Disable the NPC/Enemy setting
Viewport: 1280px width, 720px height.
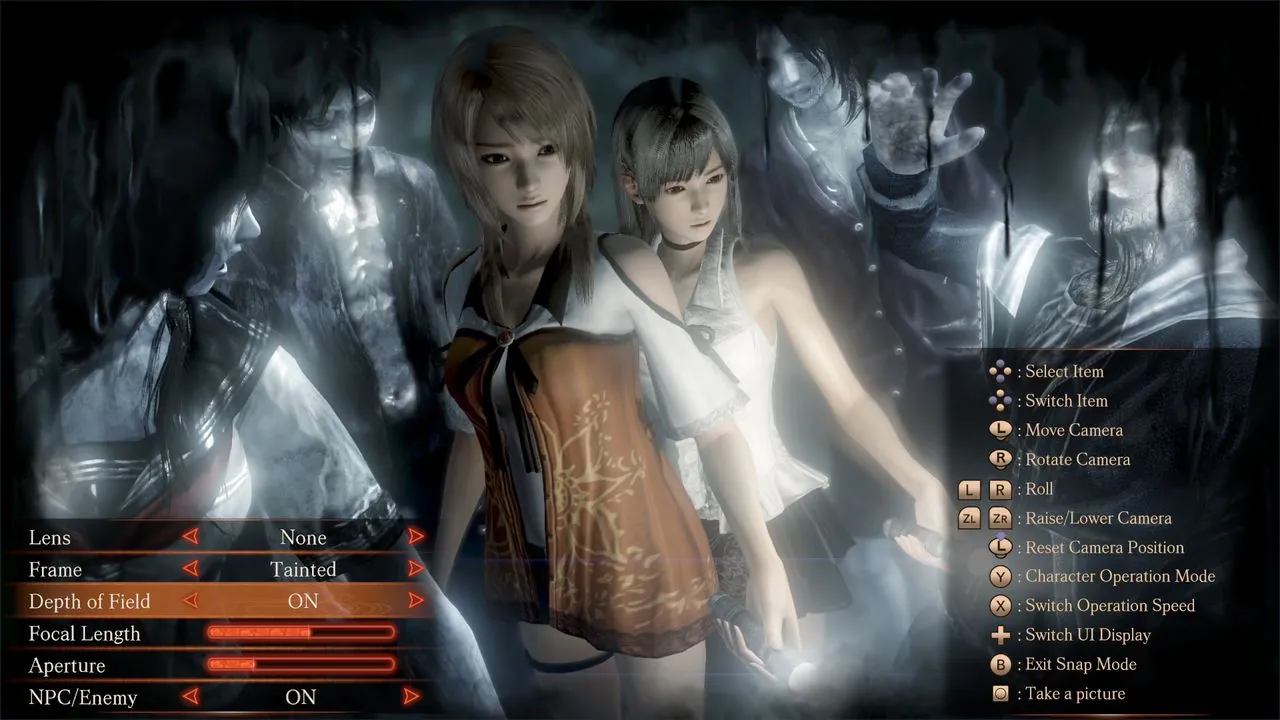point(303,697)
